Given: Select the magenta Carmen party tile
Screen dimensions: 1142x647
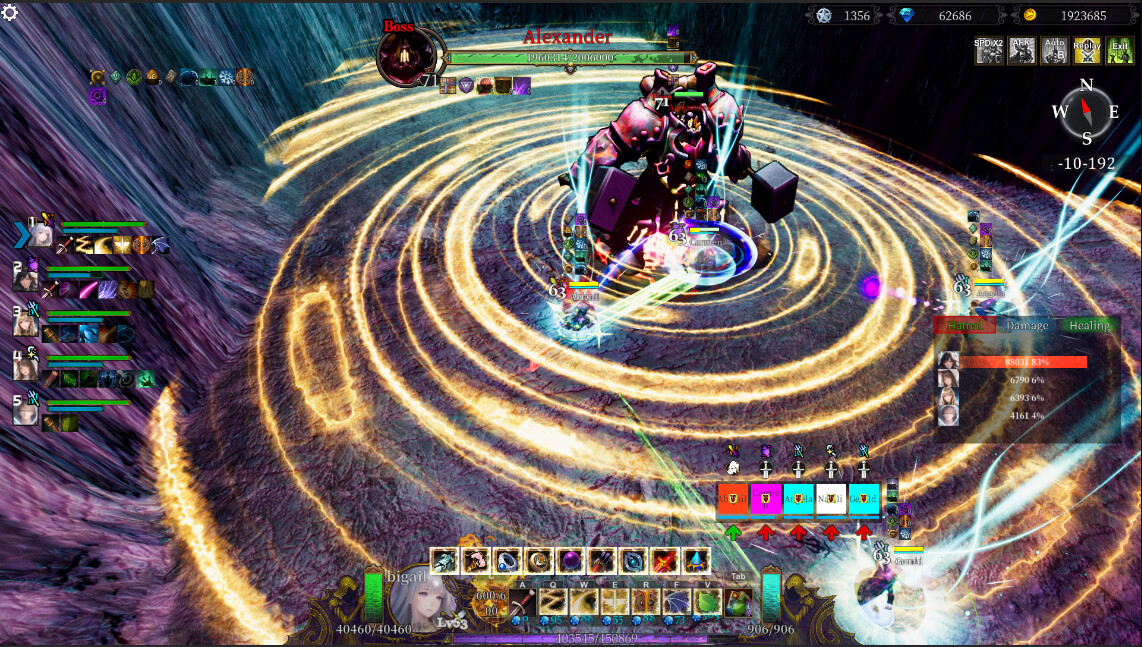Looking at the screenshot, I should 766,498.
